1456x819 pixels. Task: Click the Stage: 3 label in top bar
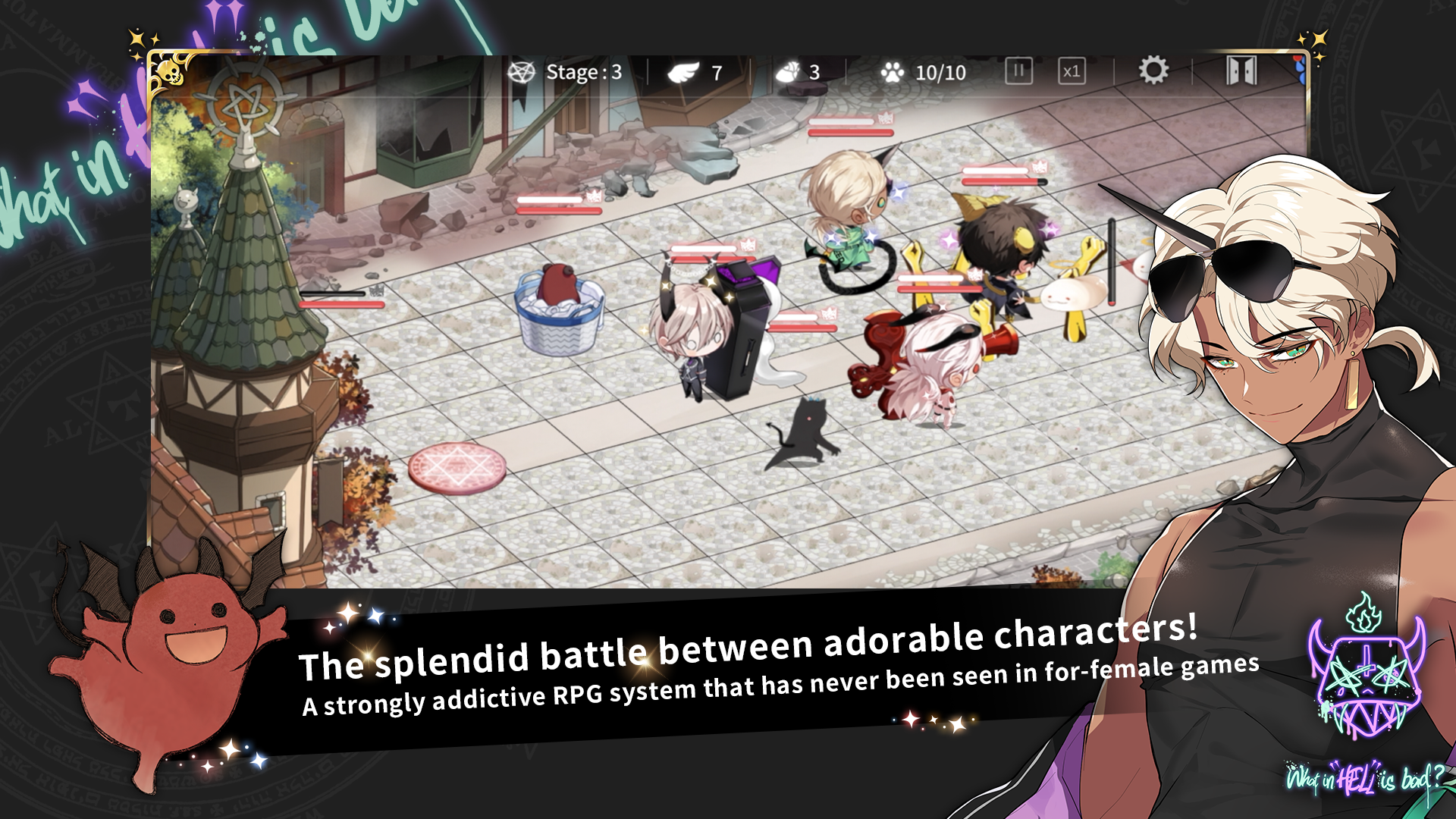pos(580,72)
